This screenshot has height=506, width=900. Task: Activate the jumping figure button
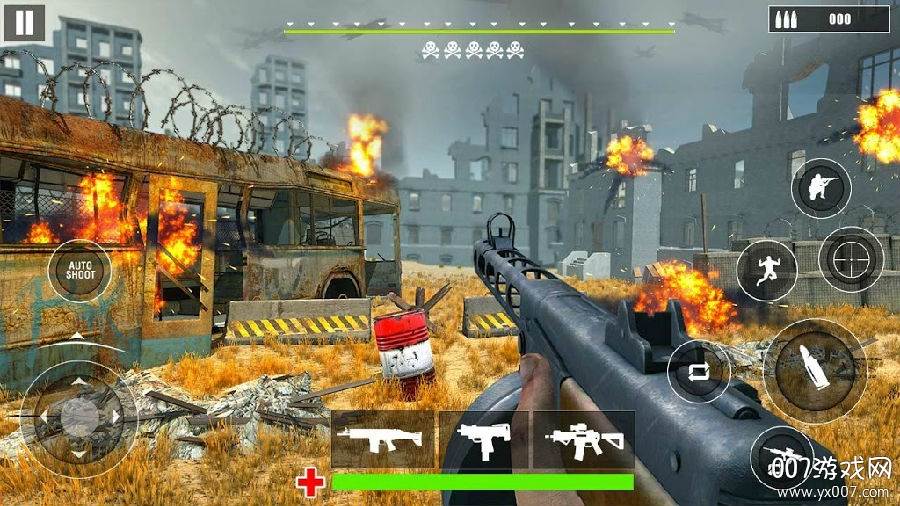(766, 270)
